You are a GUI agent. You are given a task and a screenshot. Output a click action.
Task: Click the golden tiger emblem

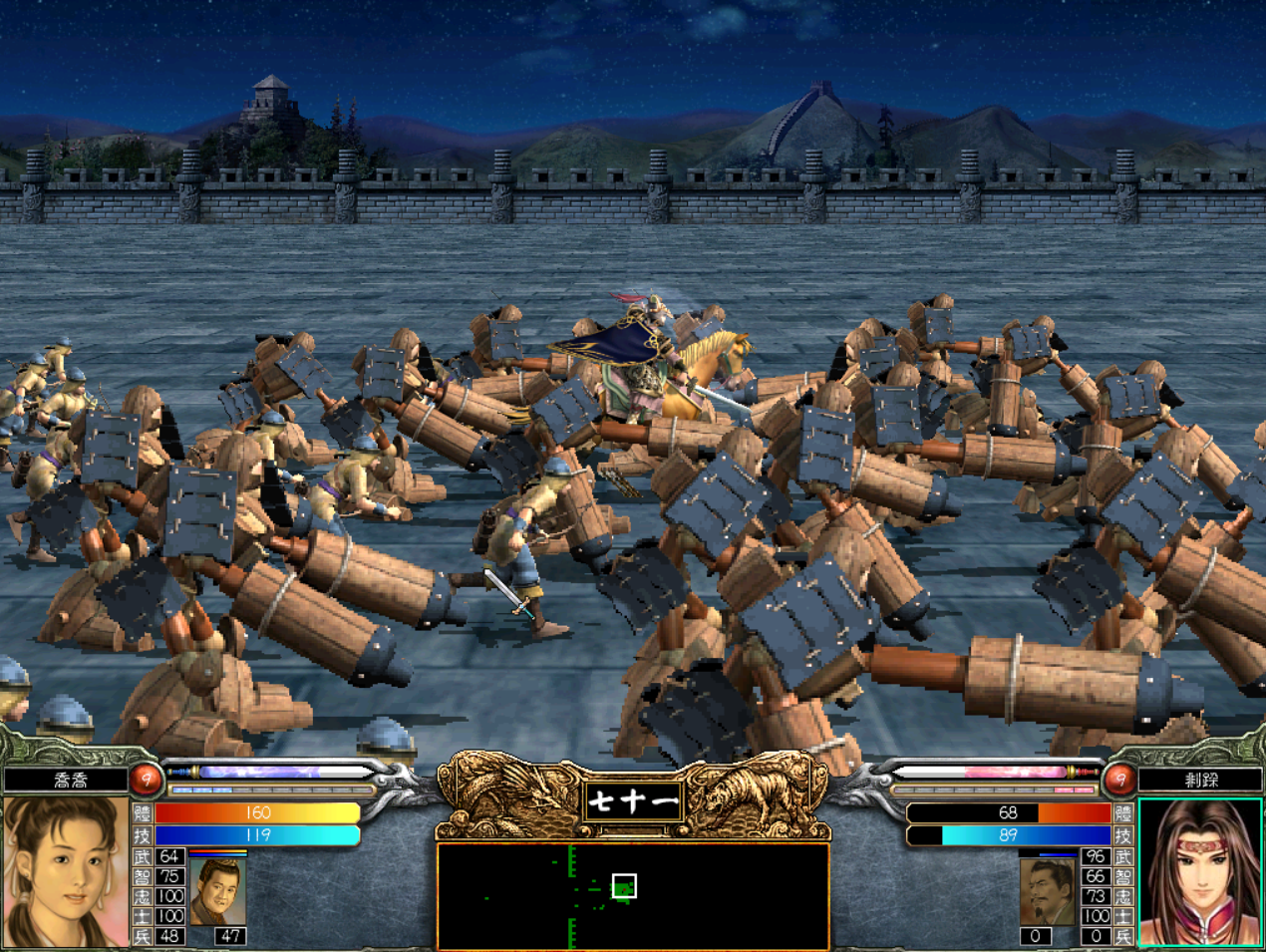[x=755, y=794]
